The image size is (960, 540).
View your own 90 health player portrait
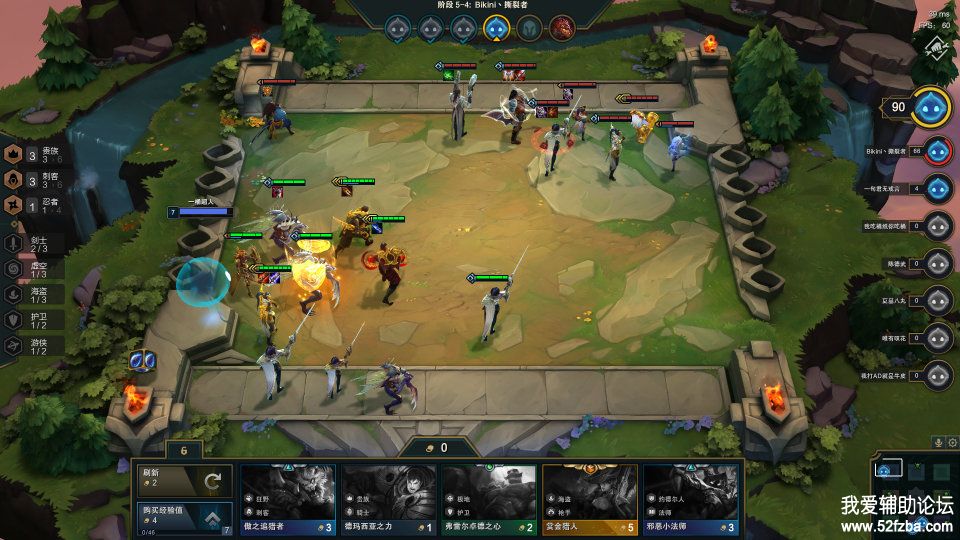[931, 108]
